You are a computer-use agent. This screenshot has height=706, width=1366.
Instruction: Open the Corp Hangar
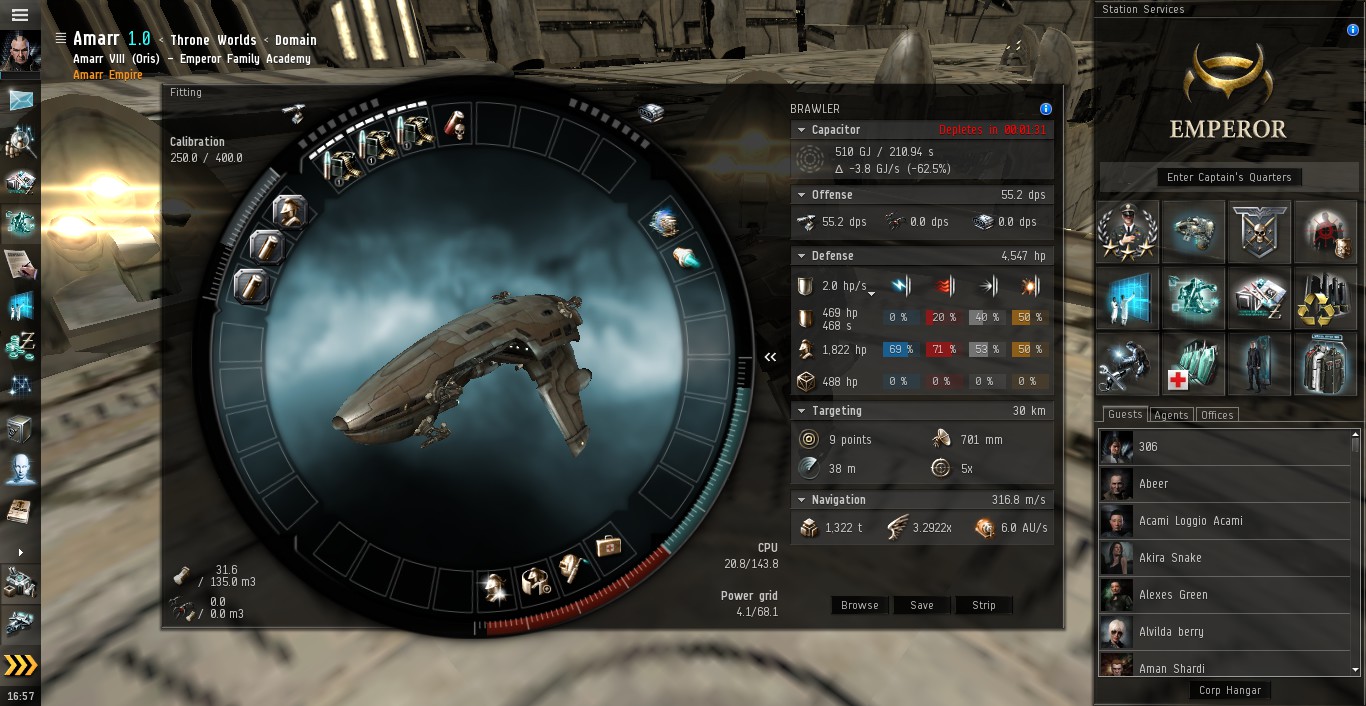(1230, 690)
